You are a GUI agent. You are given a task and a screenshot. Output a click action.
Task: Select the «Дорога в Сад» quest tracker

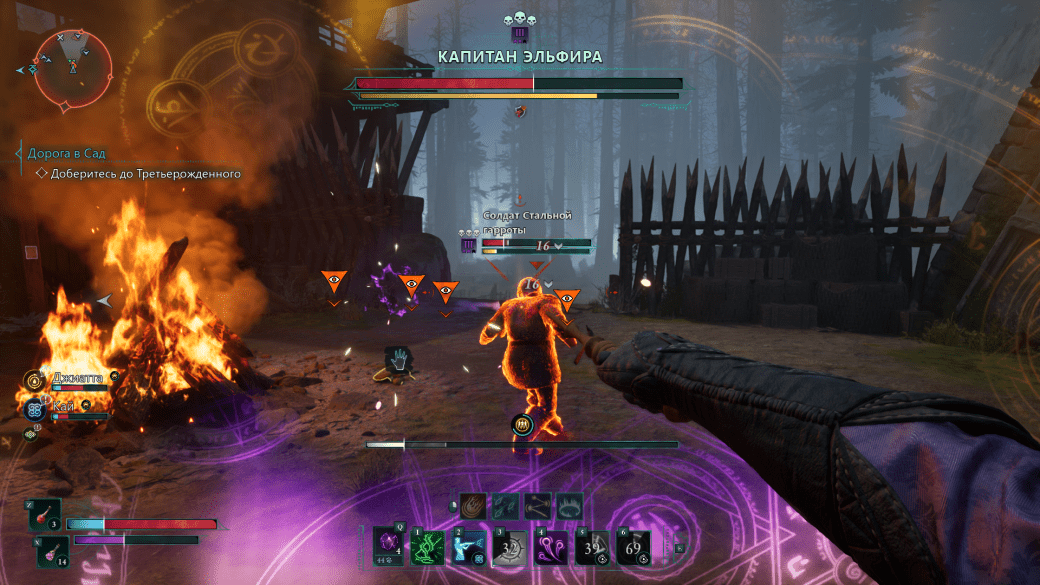[x=66, y=154]
